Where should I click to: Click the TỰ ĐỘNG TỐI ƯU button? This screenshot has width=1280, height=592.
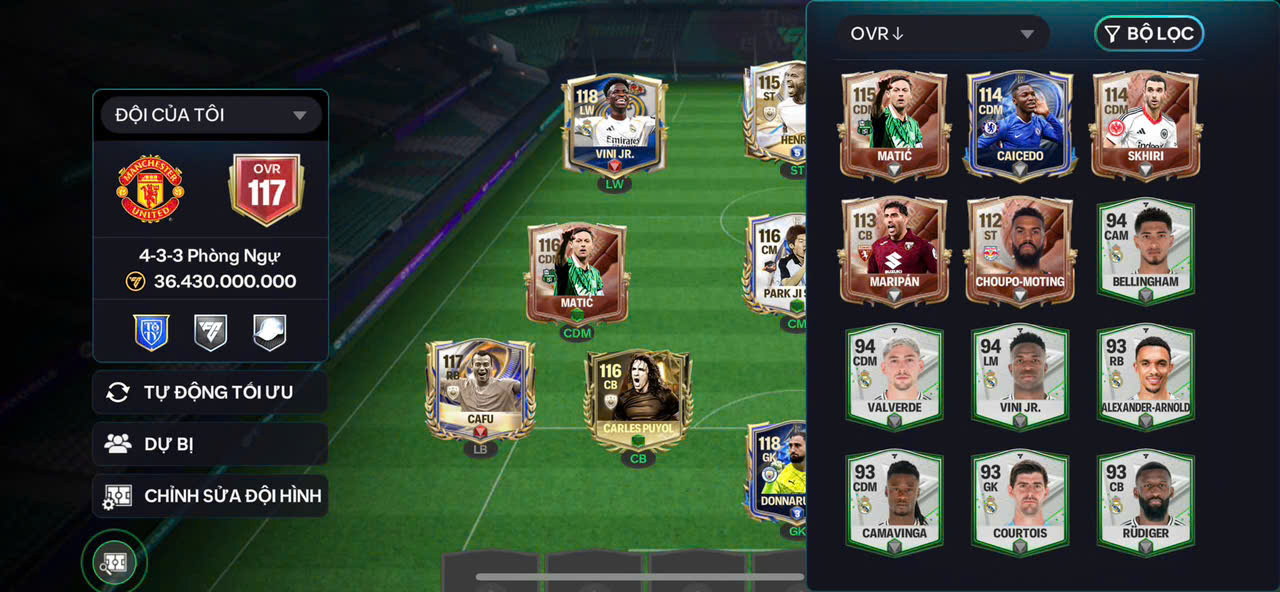[x=210, y=392]
